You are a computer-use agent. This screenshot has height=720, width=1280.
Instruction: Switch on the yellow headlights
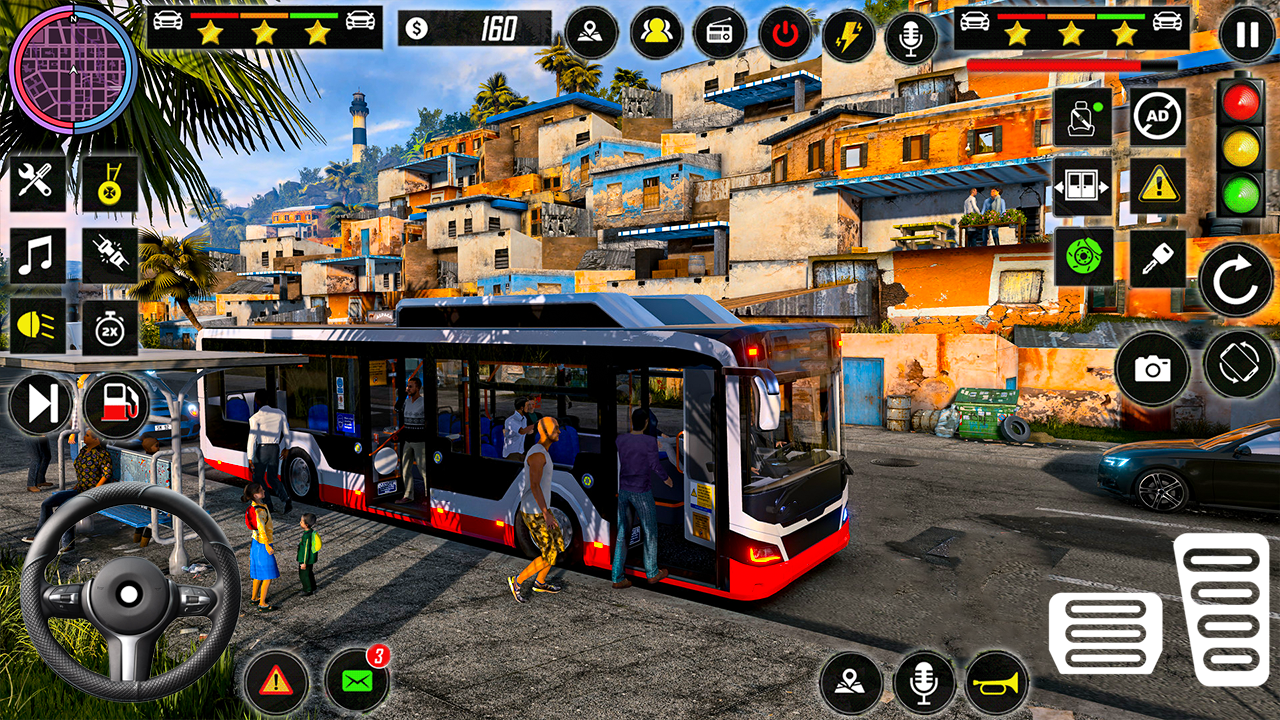click(37, 328)
